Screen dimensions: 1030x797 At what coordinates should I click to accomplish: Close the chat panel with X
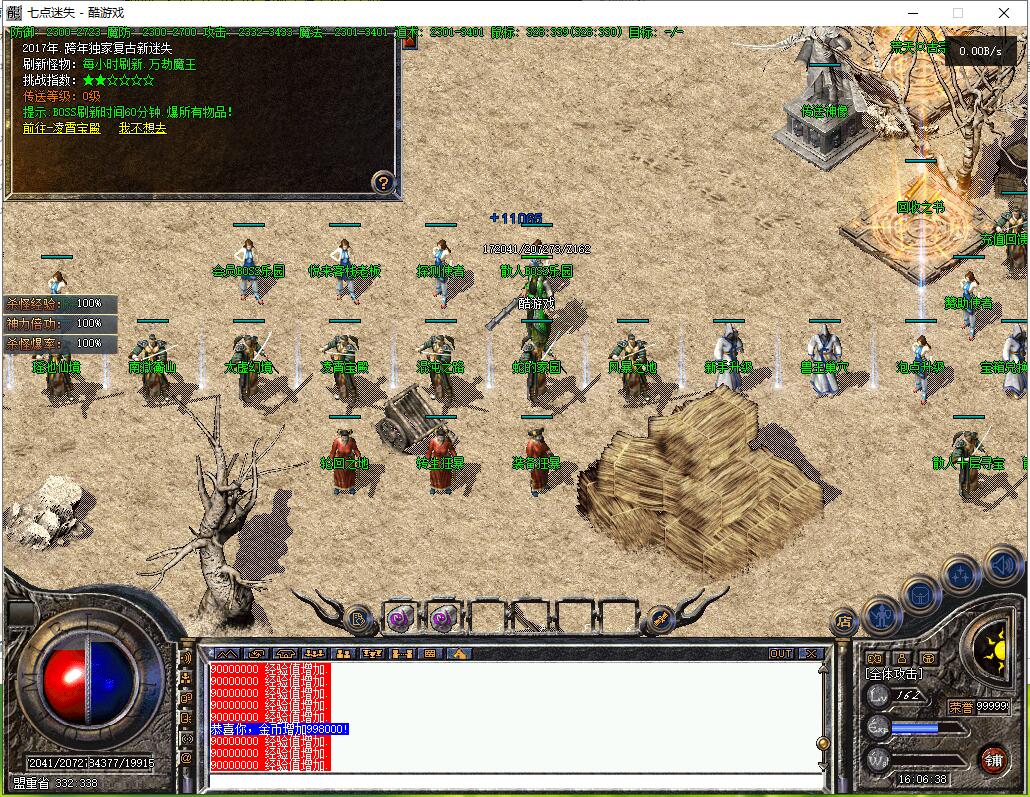pyautogui.click(x=811, y=653)
